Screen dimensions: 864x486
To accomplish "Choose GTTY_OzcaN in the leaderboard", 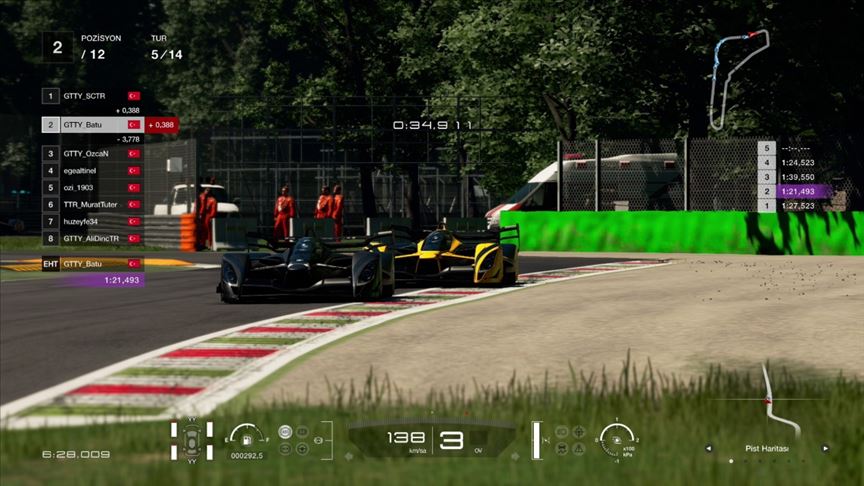I will [x=92, y=154].
